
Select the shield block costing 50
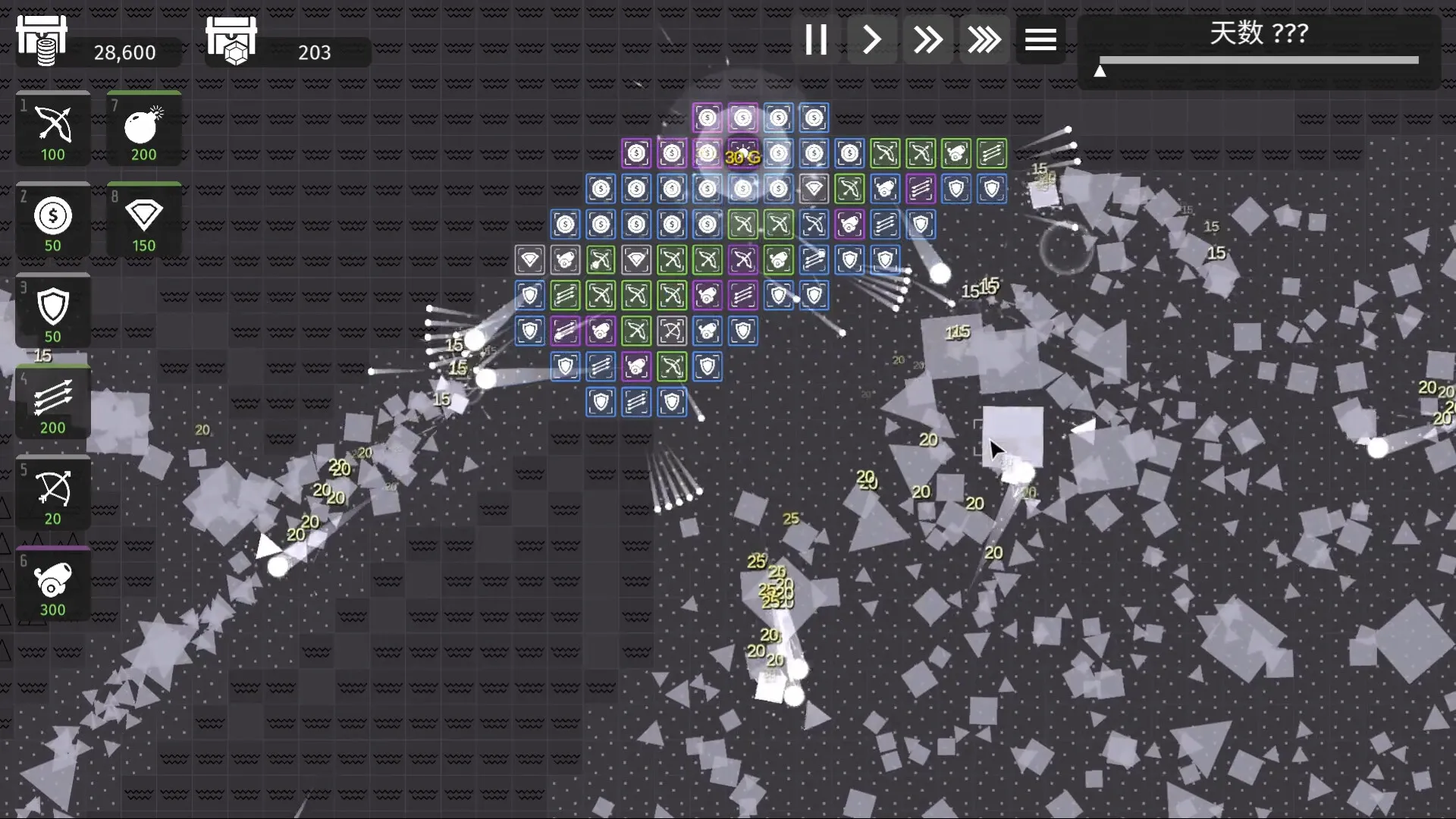[x=52, y=311]
